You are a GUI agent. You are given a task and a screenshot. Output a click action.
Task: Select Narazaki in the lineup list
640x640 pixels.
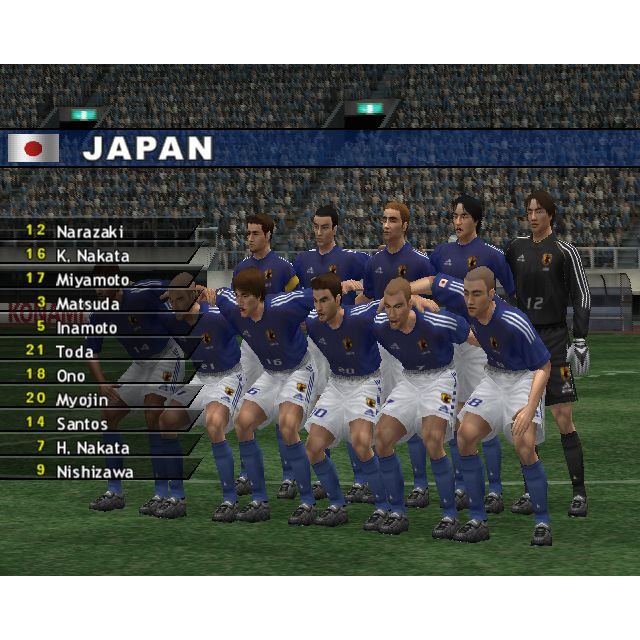pyautogui.click(x=92, y=231)
